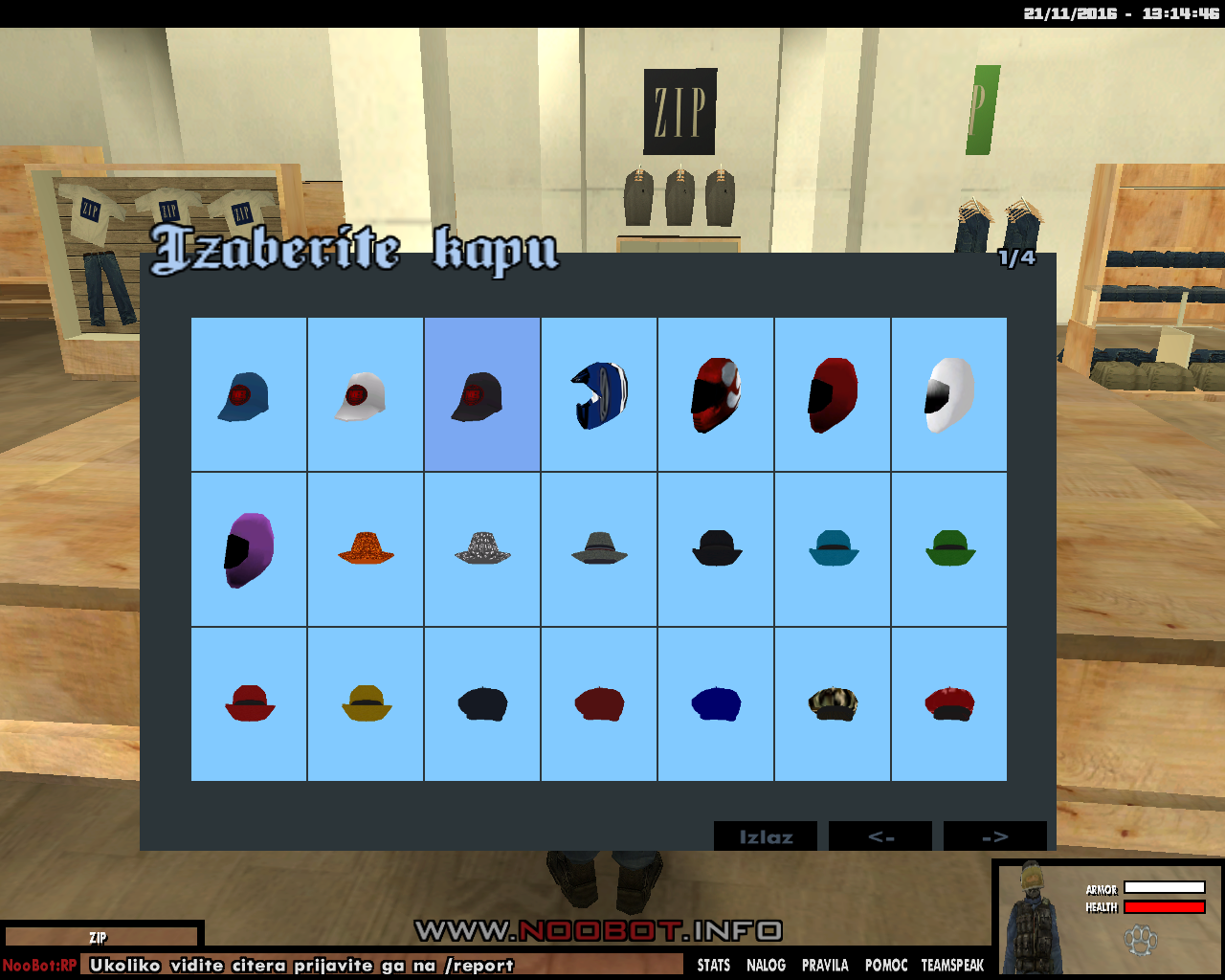Pick the yellow bowler hat
Viewport: 1225px width, 980px height.
tap(366, 704)
